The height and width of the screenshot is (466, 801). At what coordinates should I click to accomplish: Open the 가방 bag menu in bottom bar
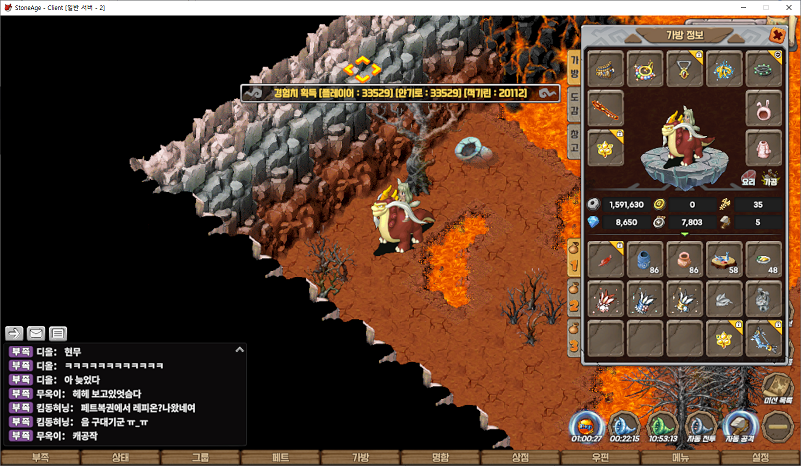tap(360, 457)
